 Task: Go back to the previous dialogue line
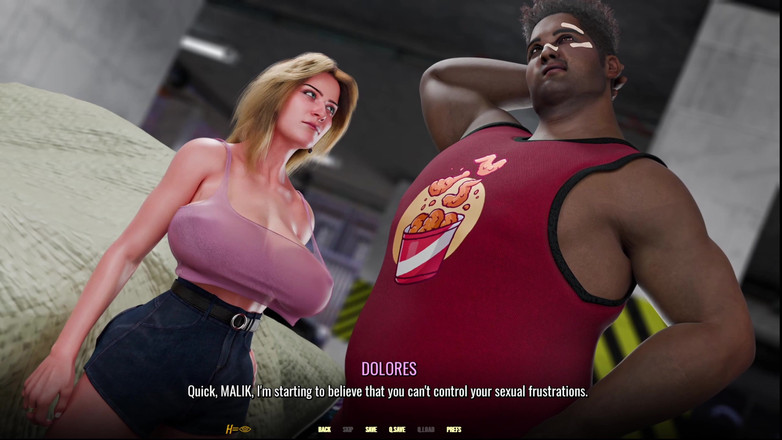(x=324, y=430)
